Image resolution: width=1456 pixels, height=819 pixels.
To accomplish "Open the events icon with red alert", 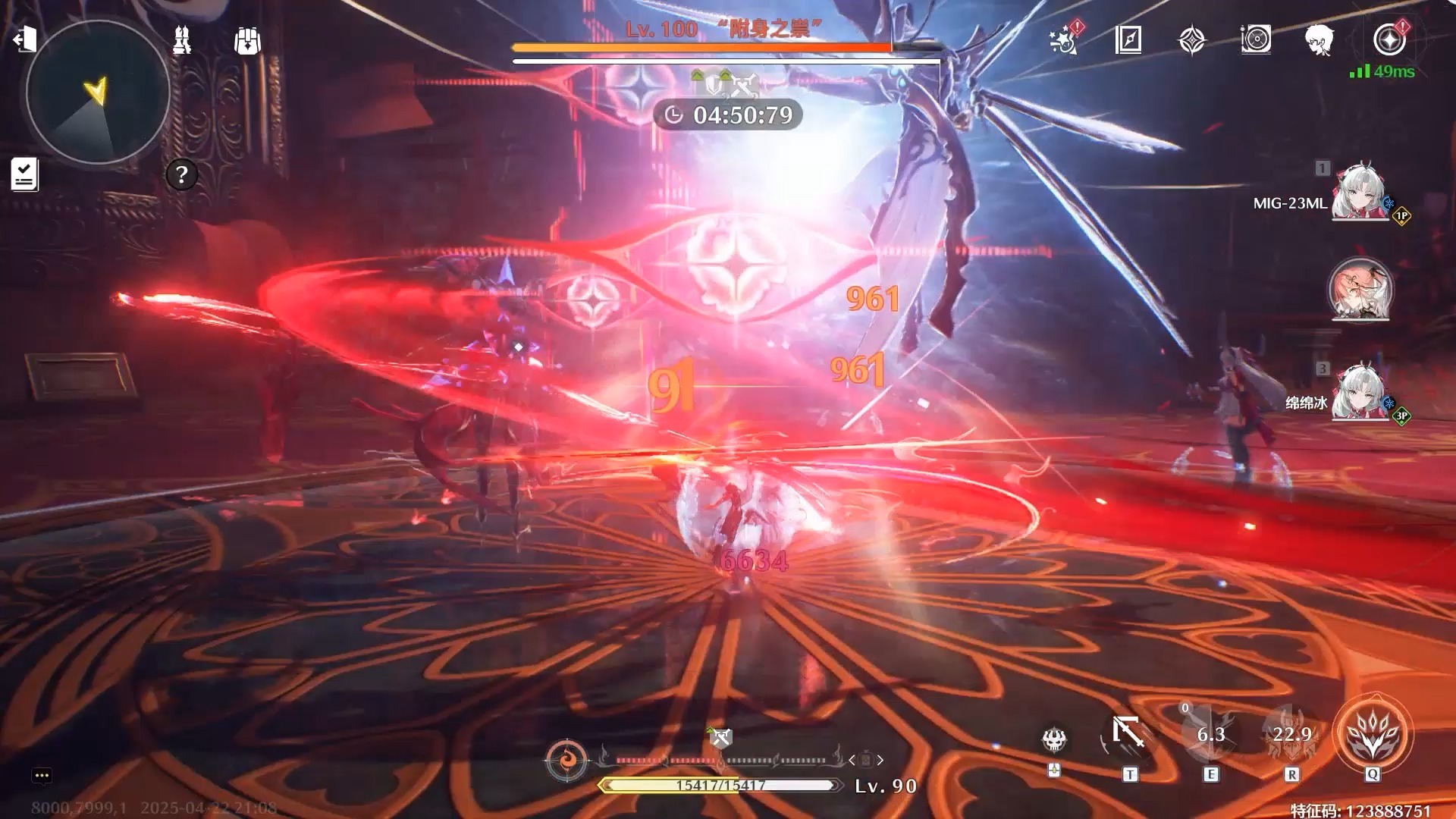I will point(1064,39).
